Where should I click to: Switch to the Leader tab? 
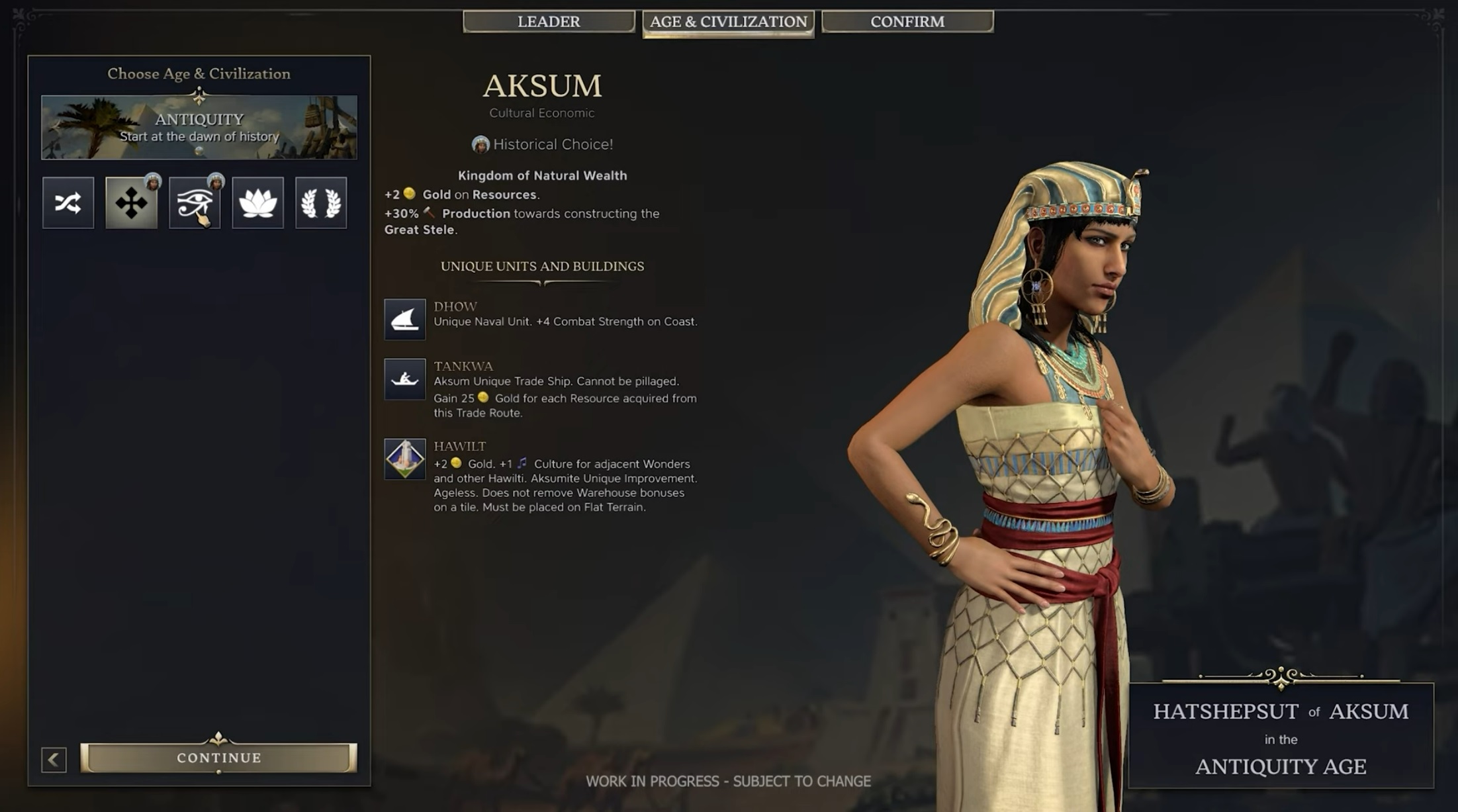(x=549, y=22)
